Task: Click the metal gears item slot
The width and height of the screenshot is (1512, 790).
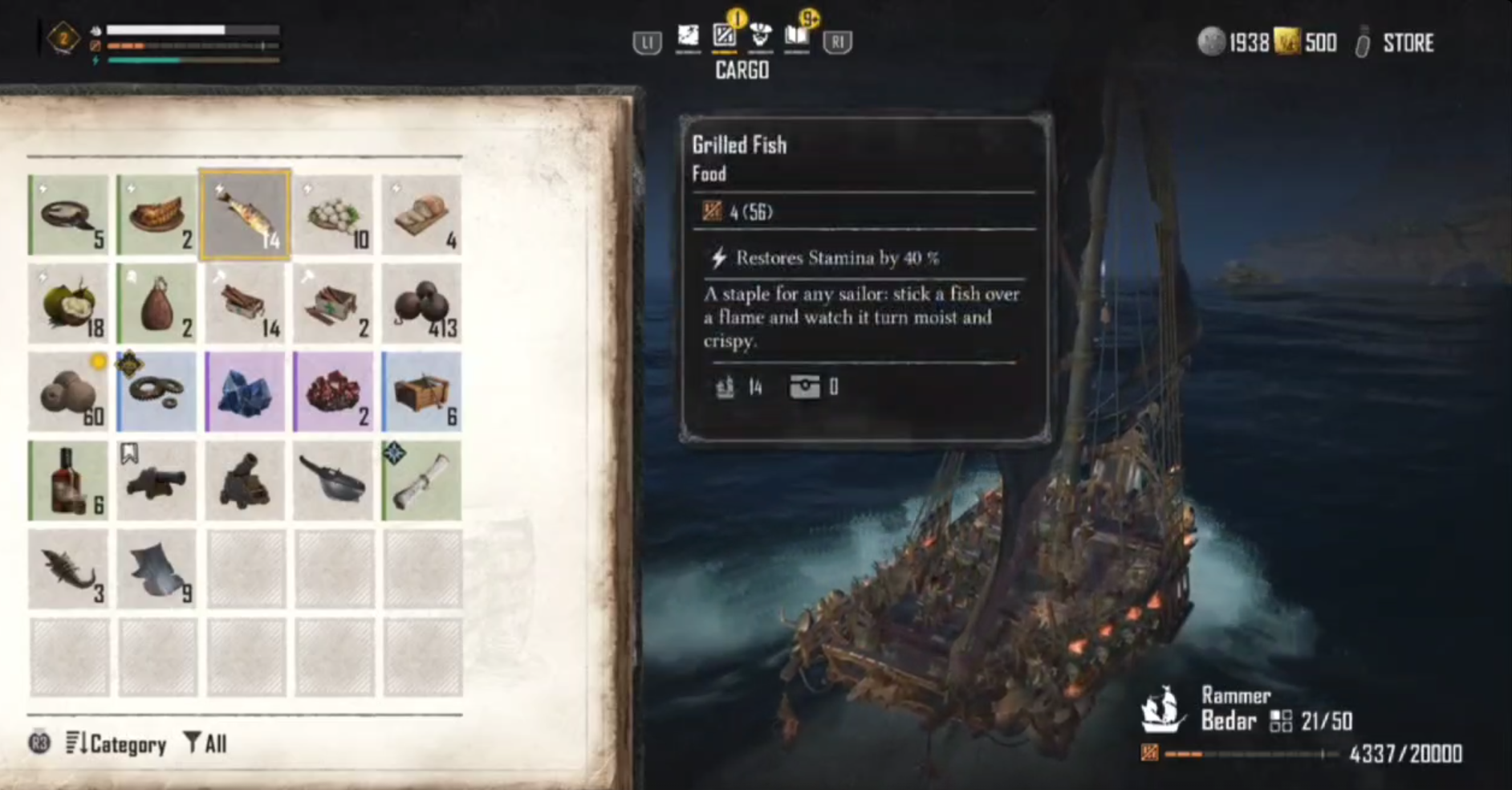Action: point(156,392)
